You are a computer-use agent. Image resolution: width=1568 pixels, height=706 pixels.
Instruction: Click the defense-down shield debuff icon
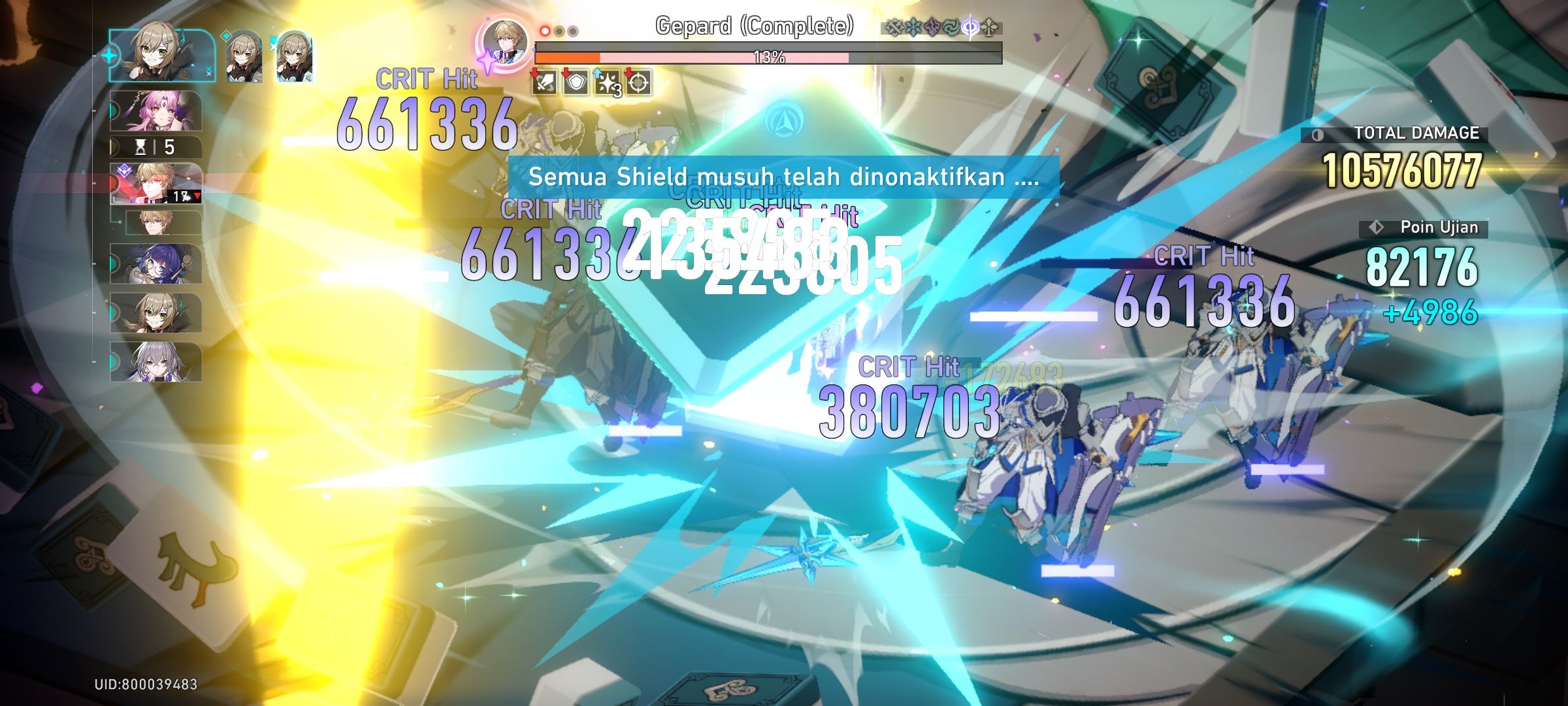click(x=575, y=83)
